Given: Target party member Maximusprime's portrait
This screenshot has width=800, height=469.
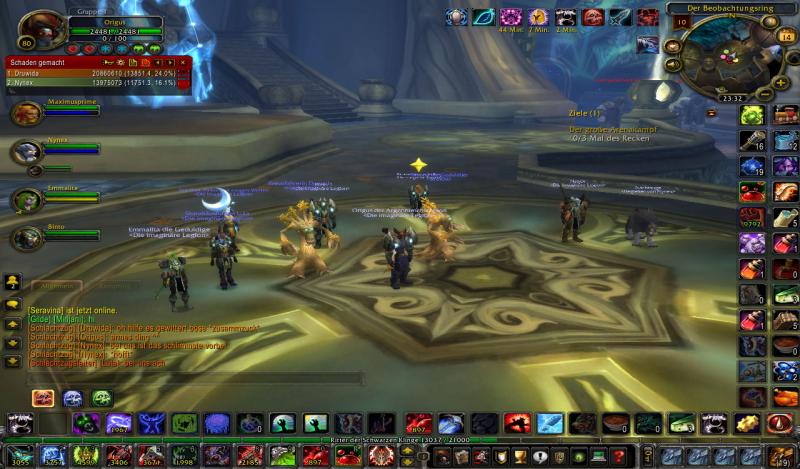Looking at the screenshot, I should tap(26, 114).
